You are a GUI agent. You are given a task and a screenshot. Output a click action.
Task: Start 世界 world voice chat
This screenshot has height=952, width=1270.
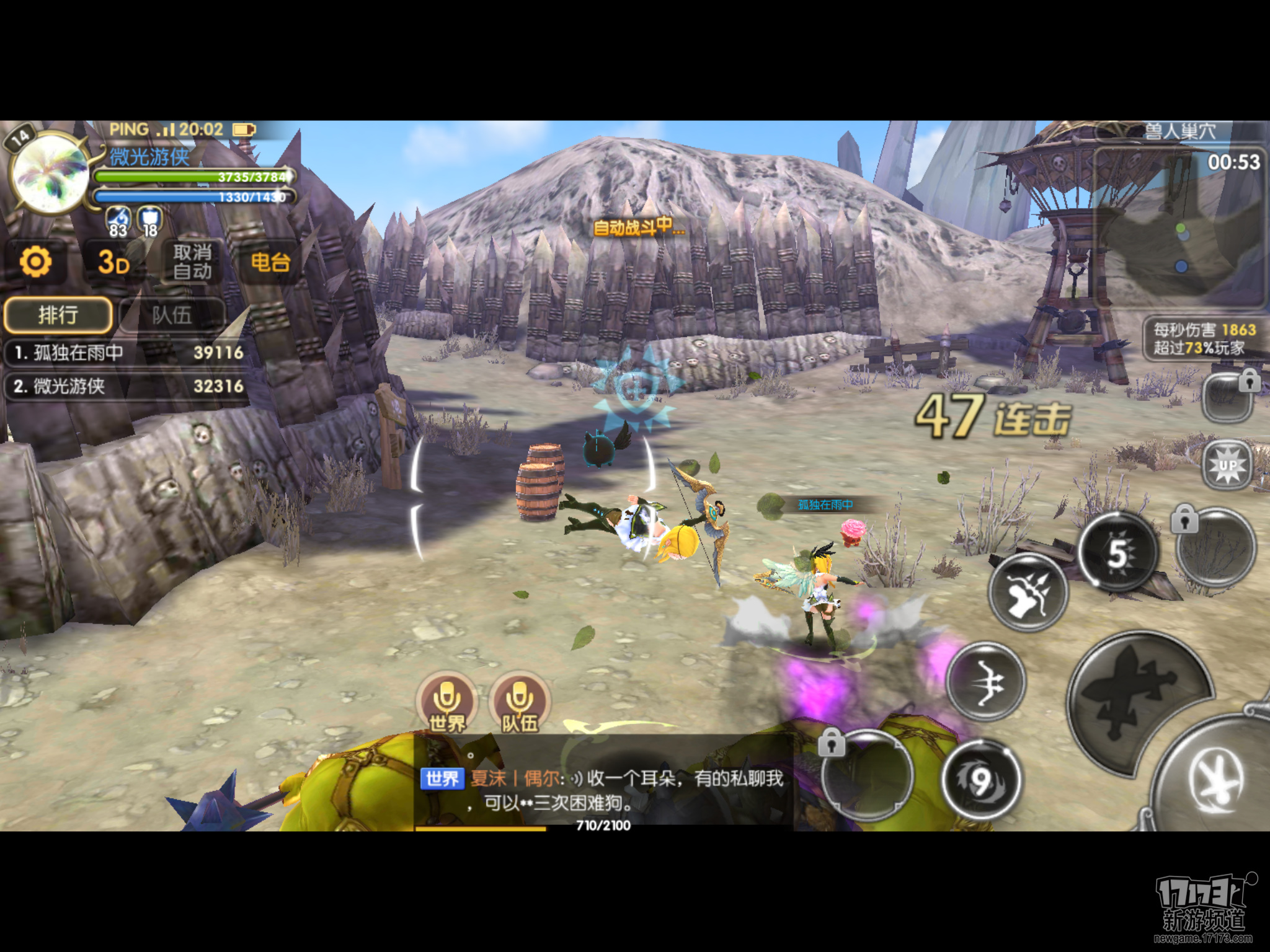[x=447, y=703]
